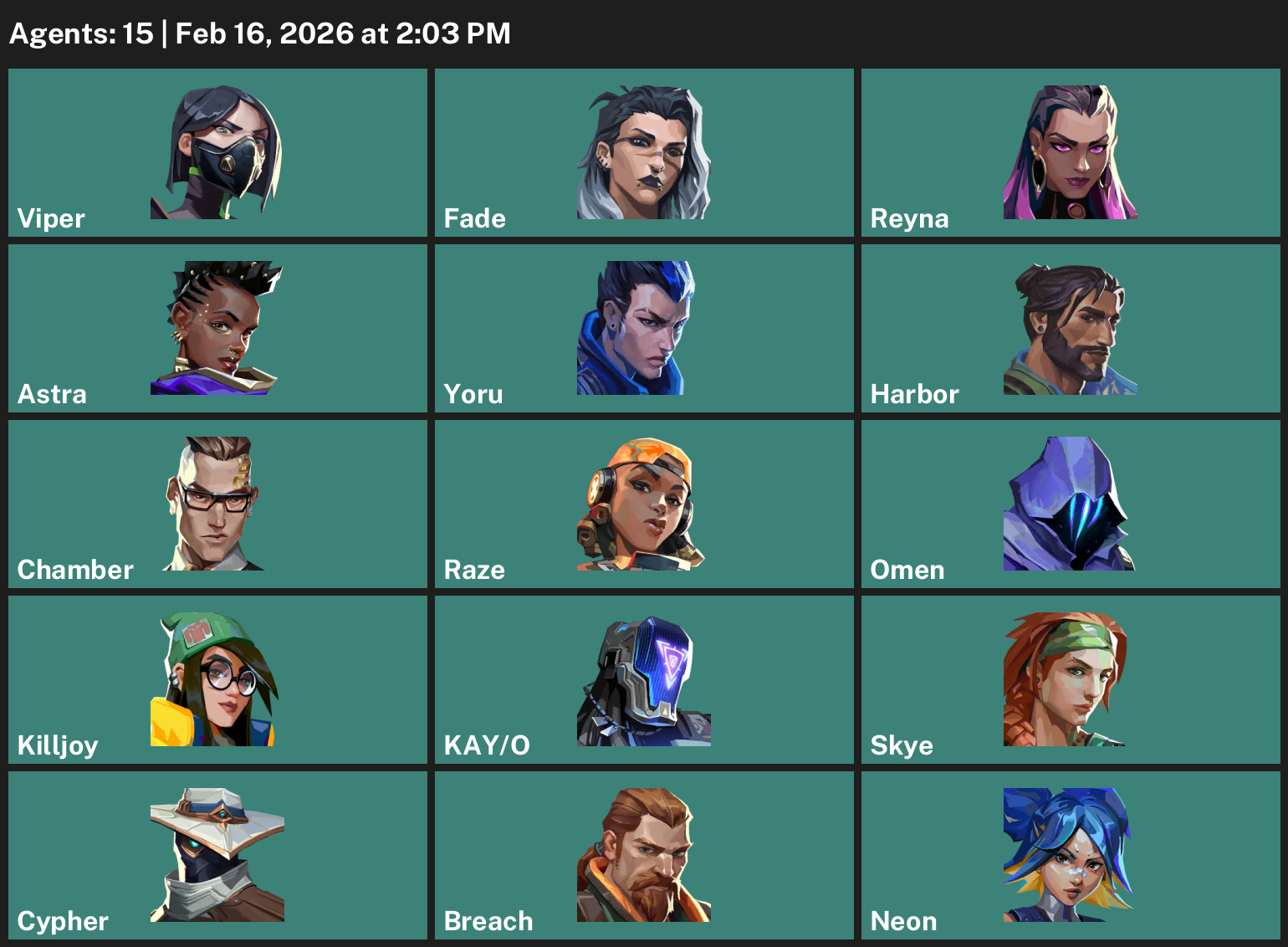Viewport: 1288px width, 947px height.
Task: Select Chamber from the agents
Action: tap(217, 504)
